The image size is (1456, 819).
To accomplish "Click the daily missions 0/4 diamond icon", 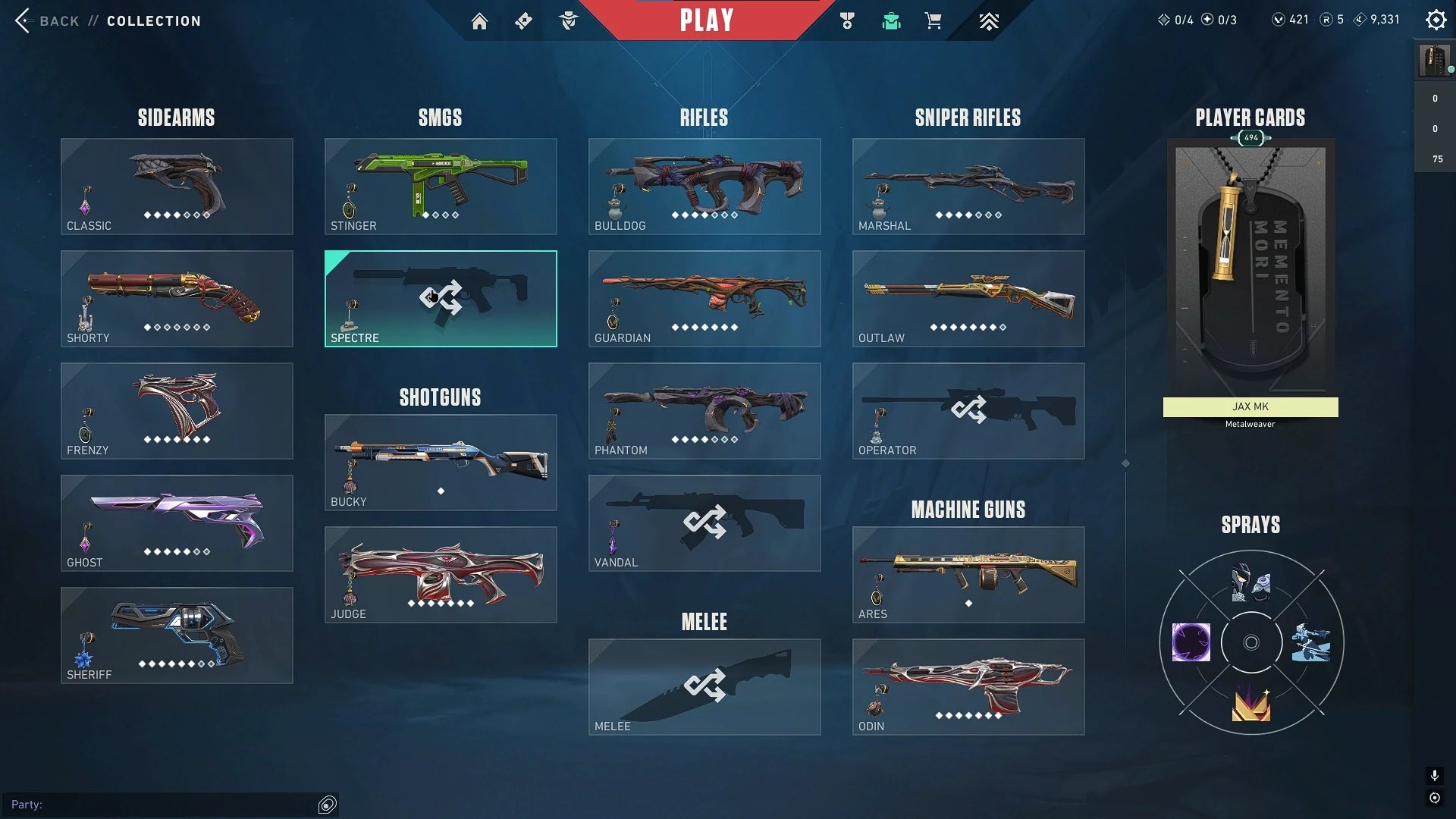I will click(1172, 20).
